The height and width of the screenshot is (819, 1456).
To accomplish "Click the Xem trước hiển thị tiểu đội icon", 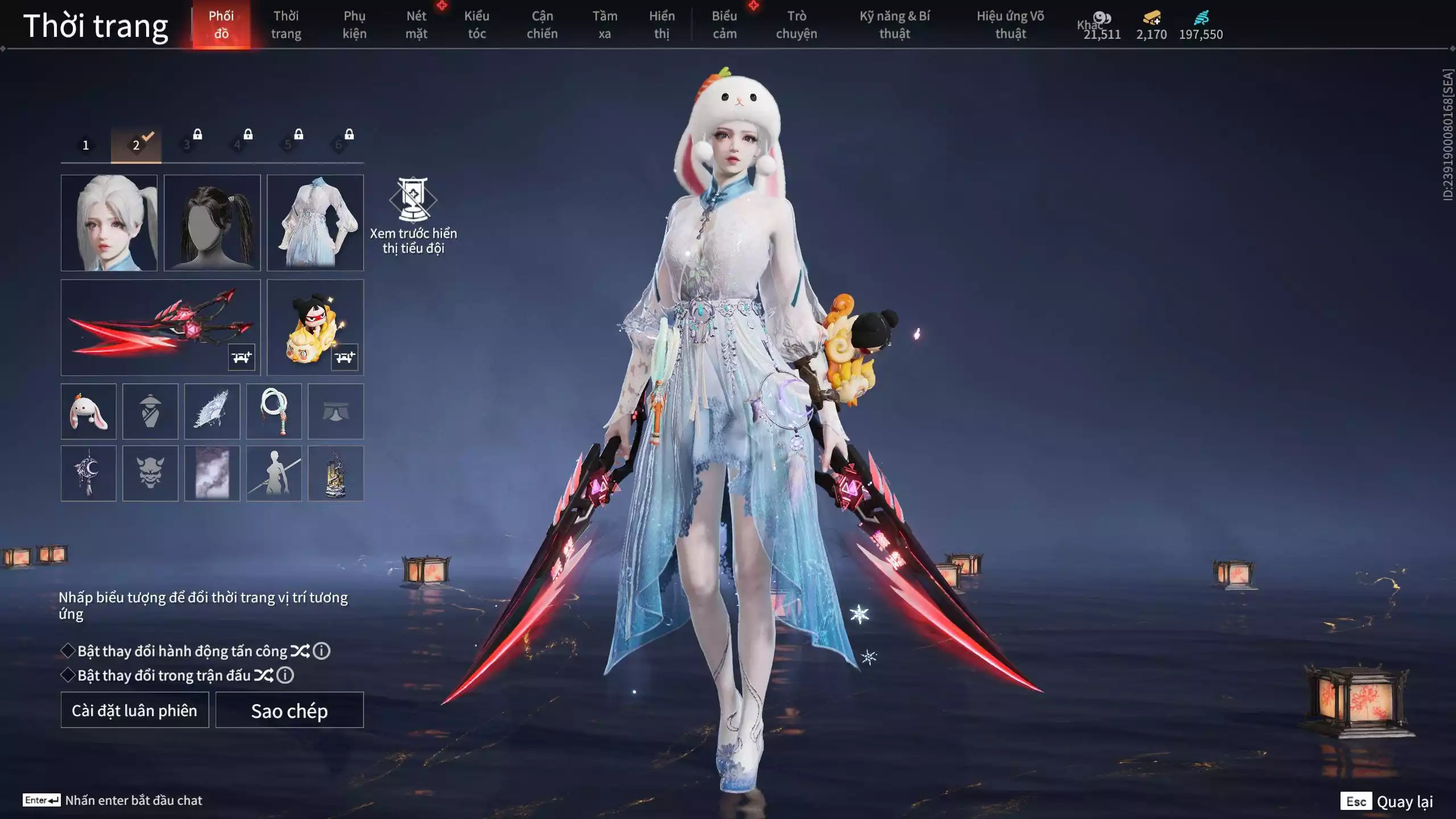I will 413,200.
